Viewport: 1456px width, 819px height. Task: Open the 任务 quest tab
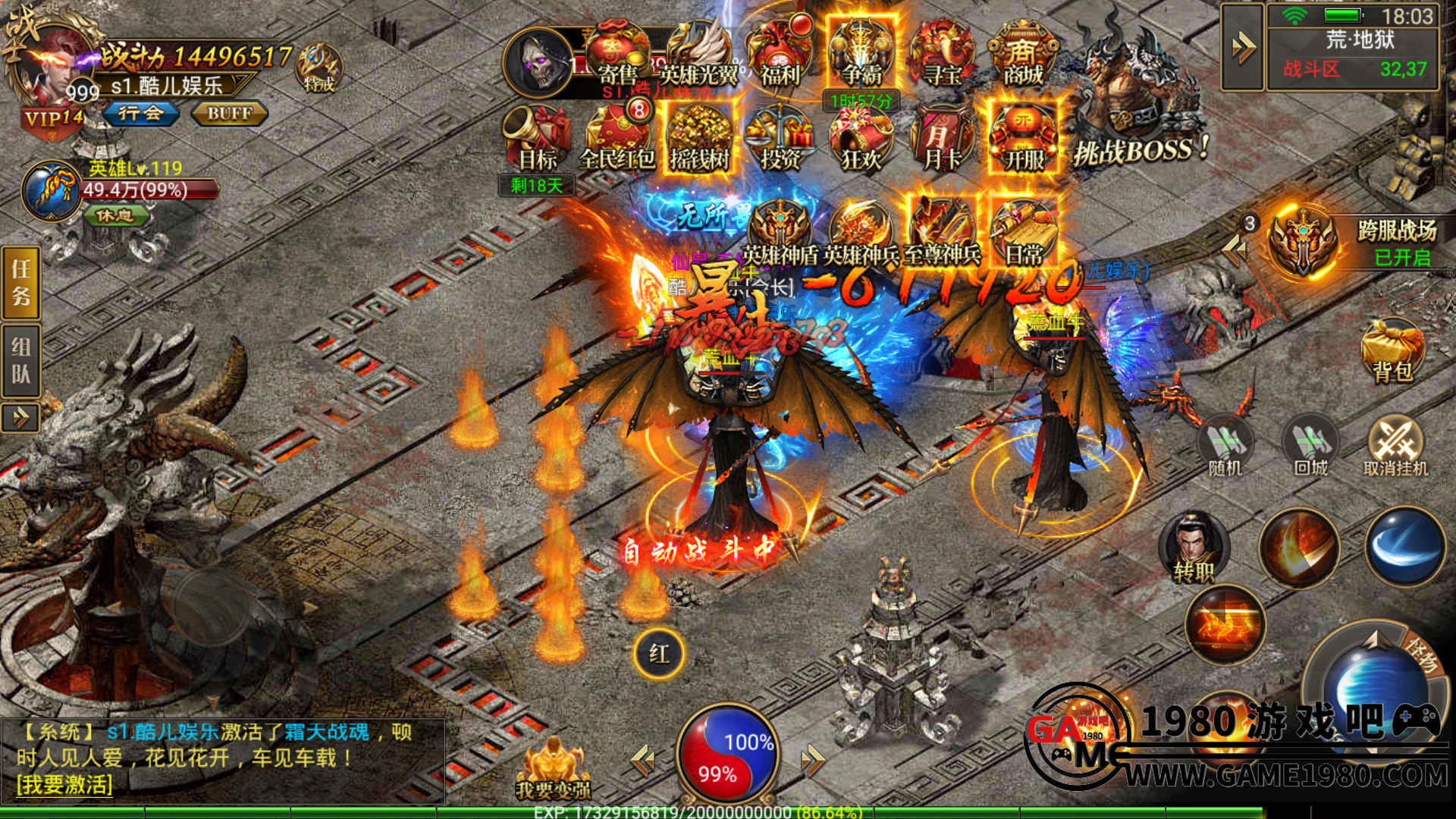[20, 282]
